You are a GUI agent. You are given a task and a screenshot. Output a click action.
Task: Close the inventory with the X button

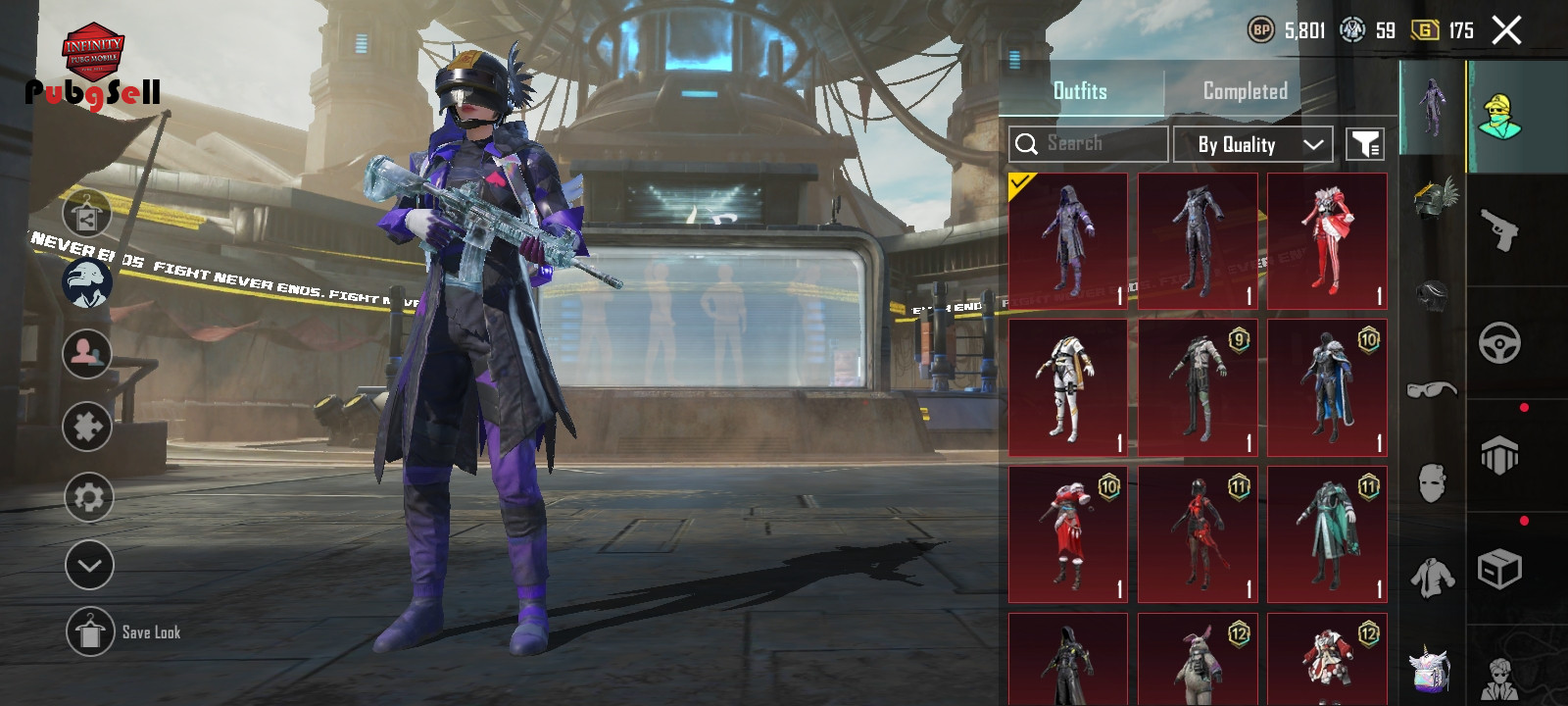click(x=1506, y=30)
